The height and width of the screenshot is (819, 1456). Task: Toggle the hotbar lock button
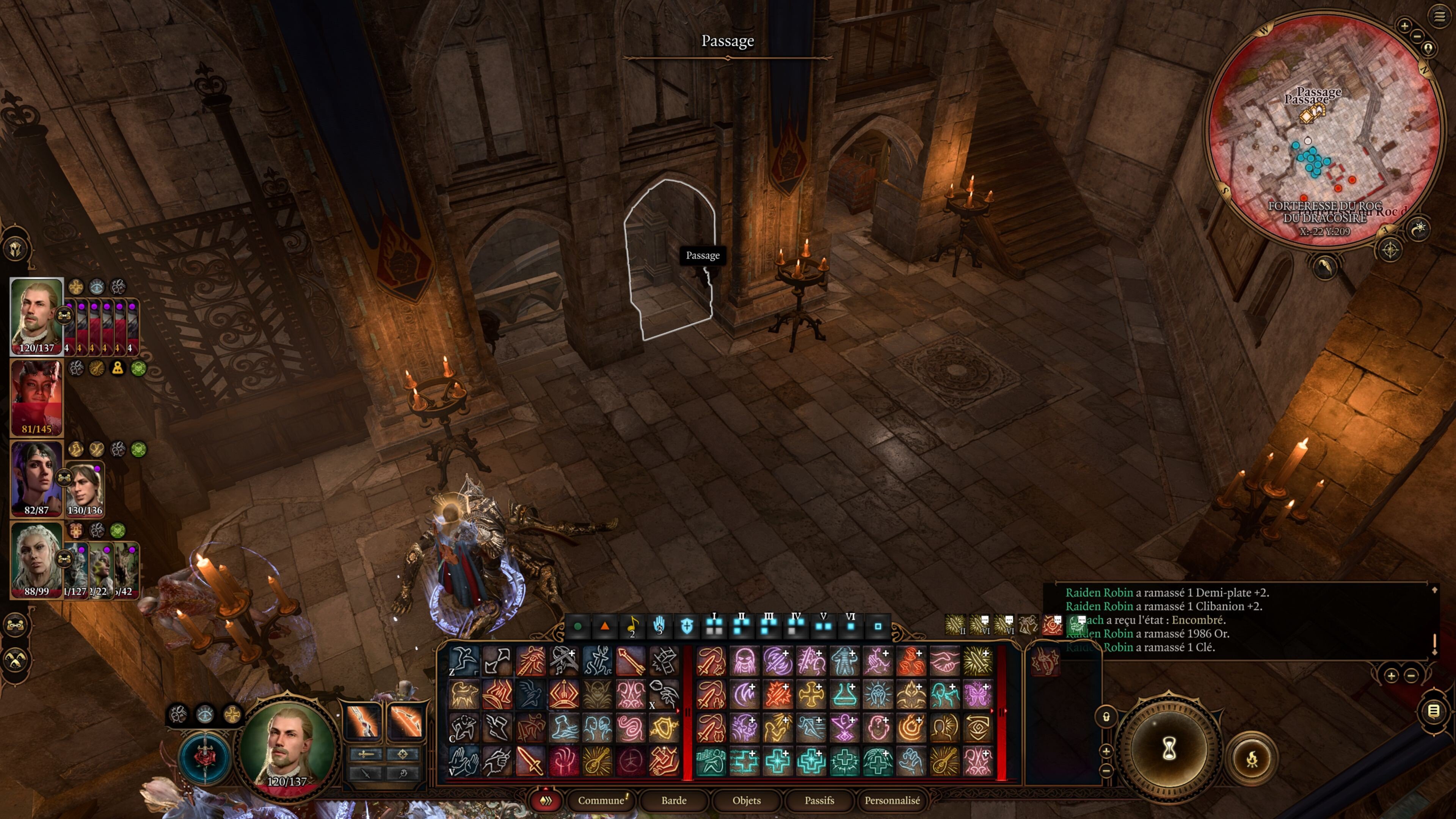click(x=1106, y=717)
